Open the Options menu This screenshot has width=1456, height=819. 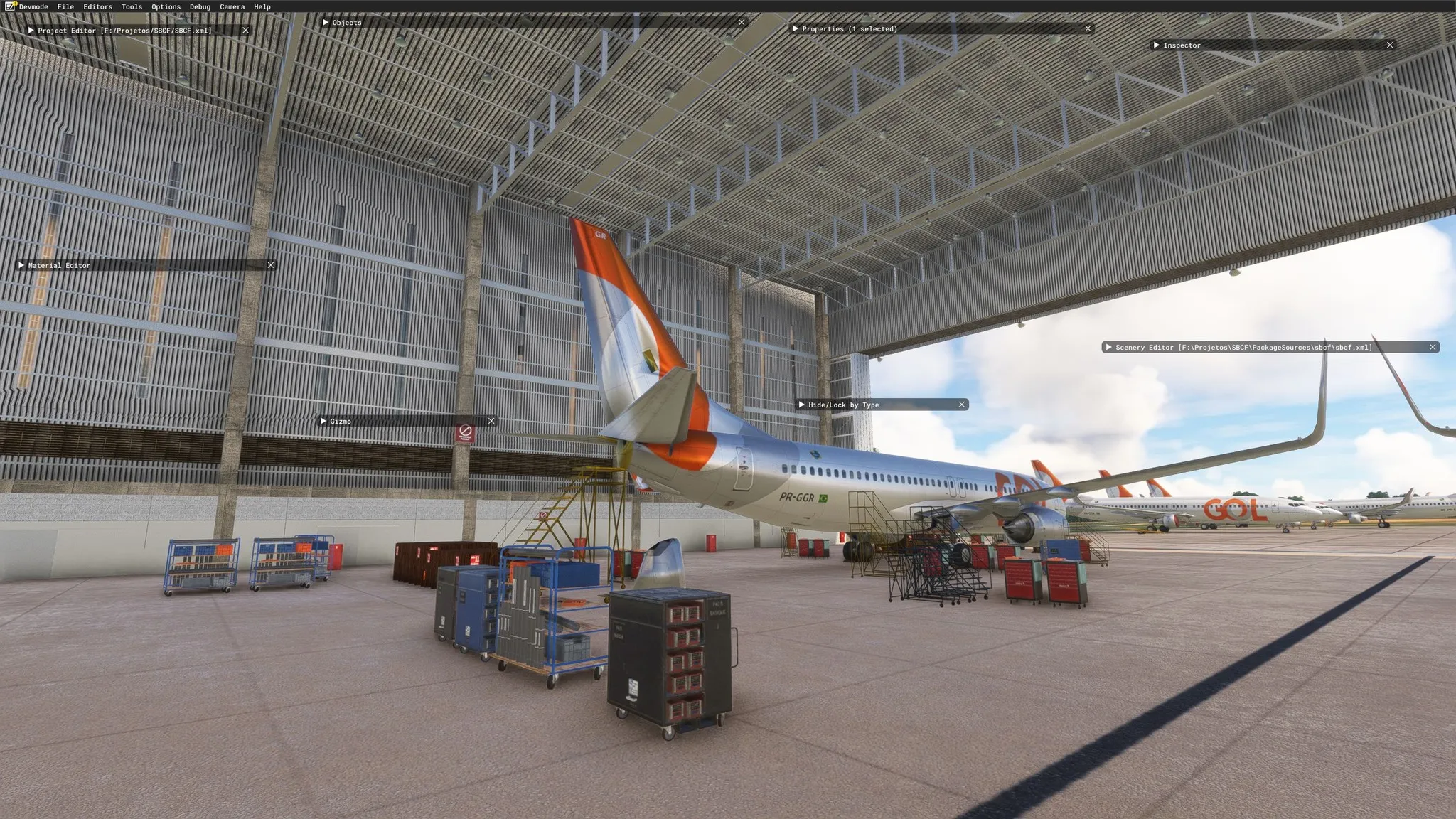(x=166, y=6)
